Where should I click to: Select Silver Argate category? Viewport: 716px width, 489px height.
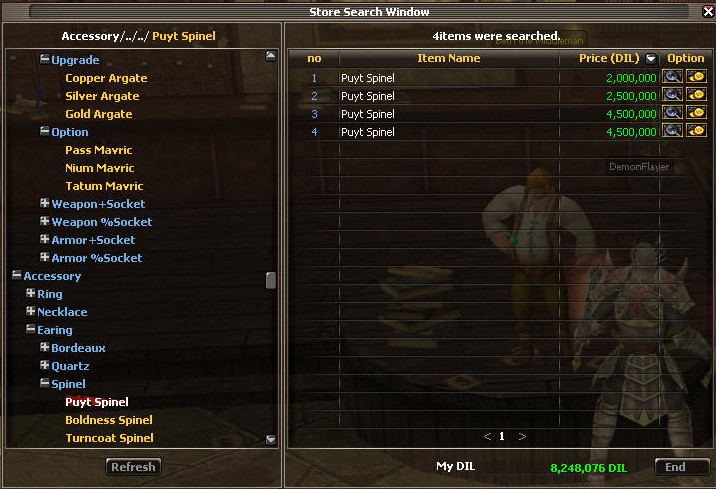(x=102, y=96)
